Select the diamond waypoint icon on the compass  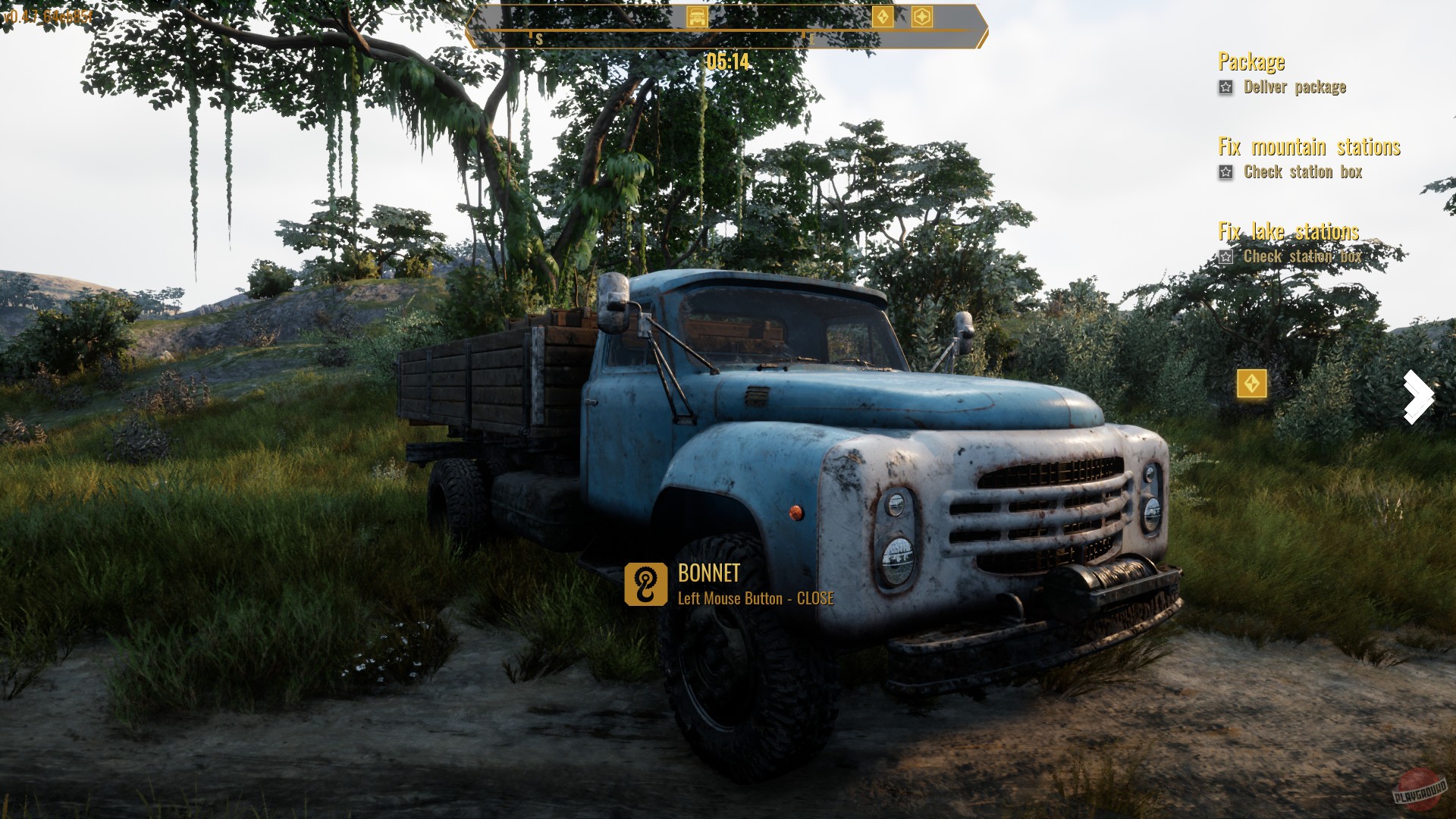[882, 17]
